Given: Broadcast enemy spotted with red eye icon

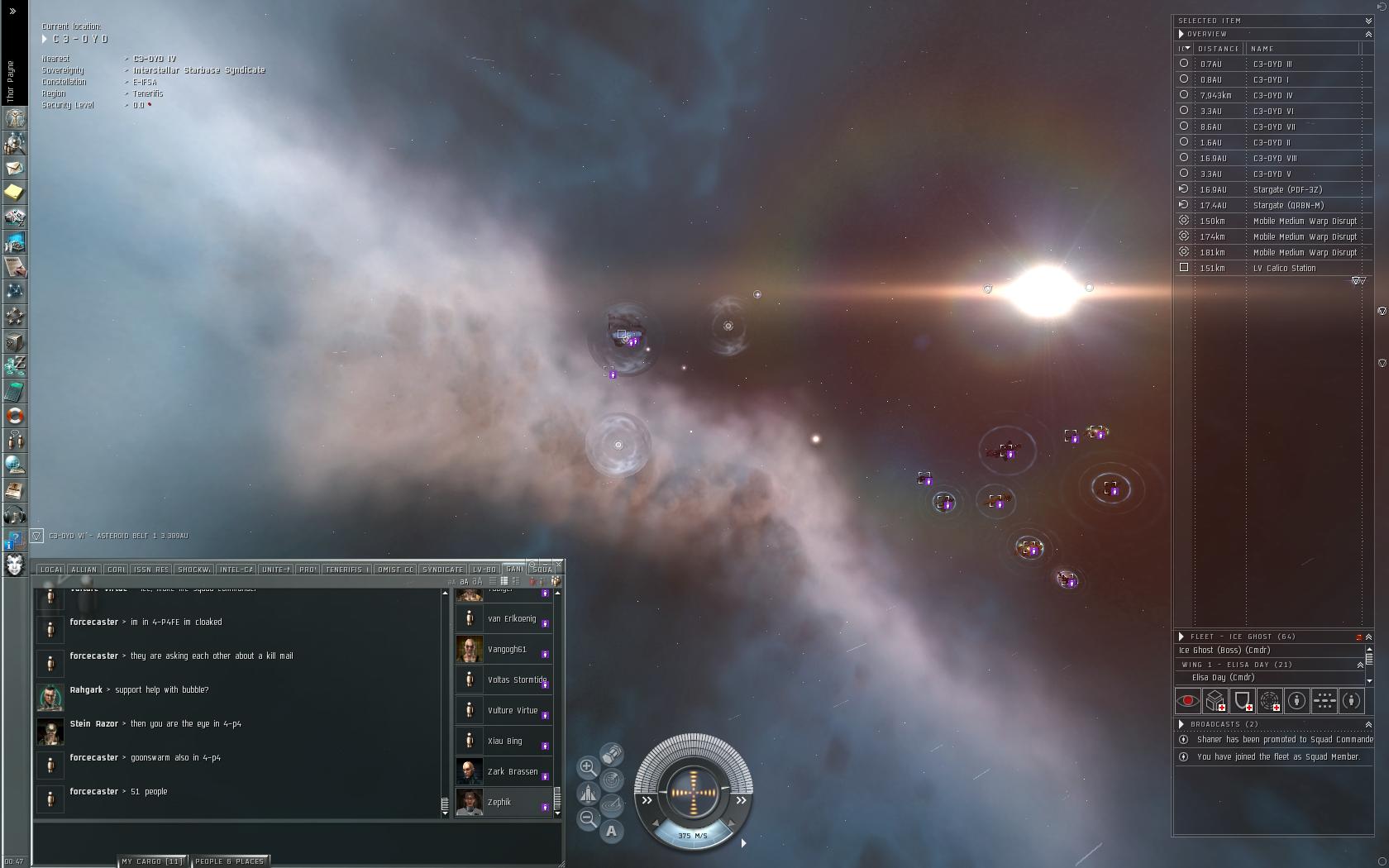Looking at the screenshot, I should pos(1188,701).
